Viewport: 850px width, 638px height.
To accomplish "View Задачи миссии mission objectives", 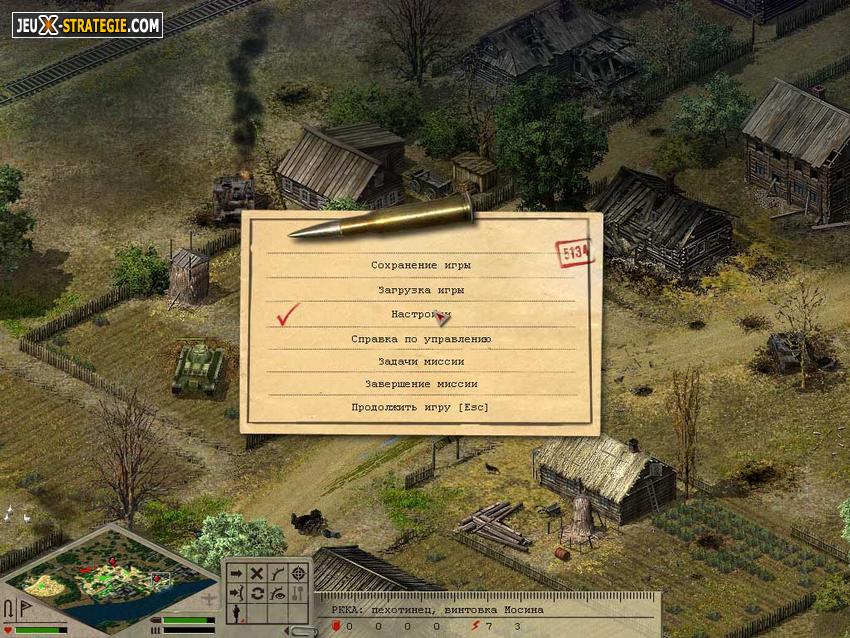I will click(x=420, y=361).
